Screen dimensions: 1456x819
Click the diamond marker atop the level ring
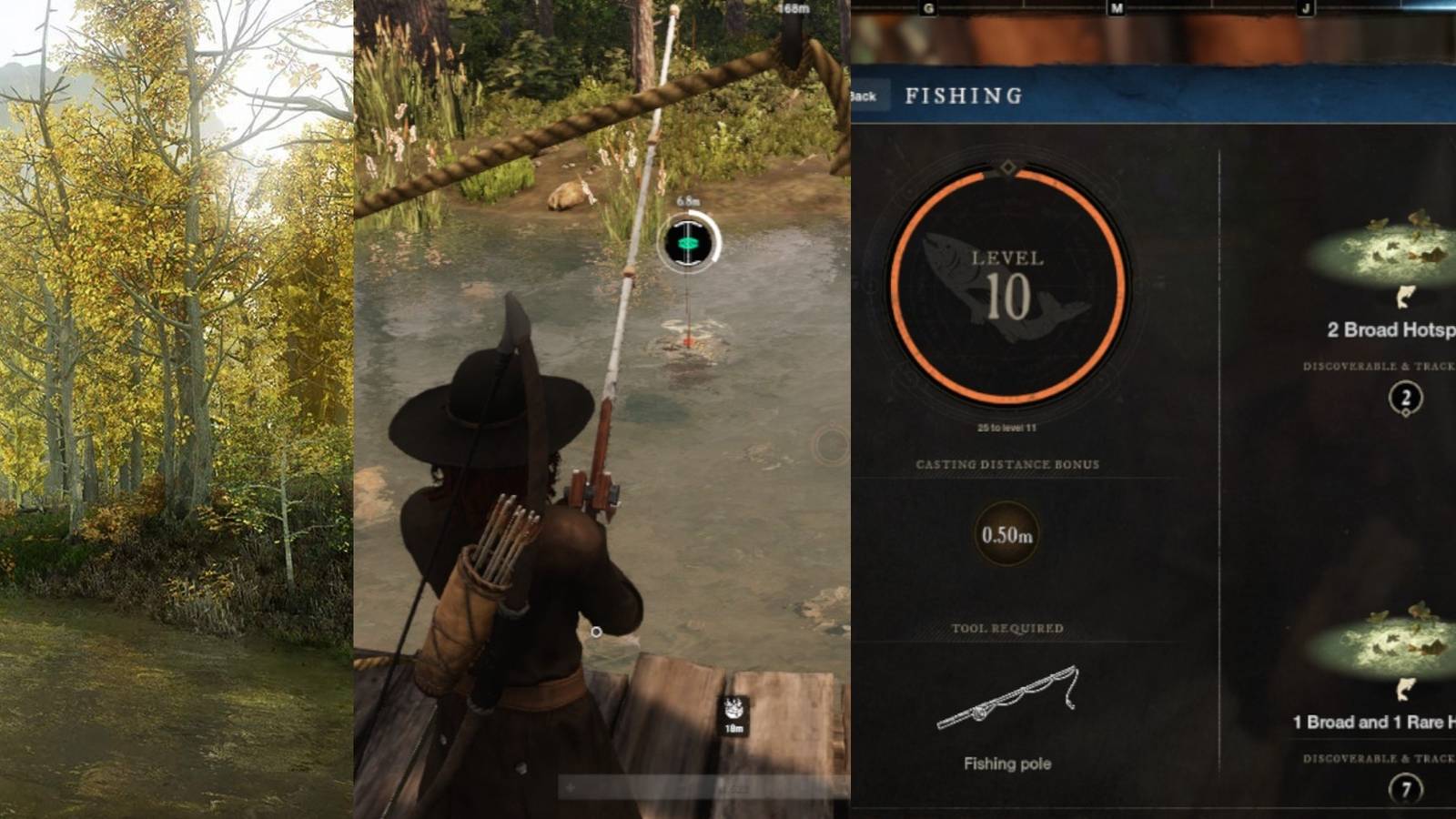(x=1008, y=165)
